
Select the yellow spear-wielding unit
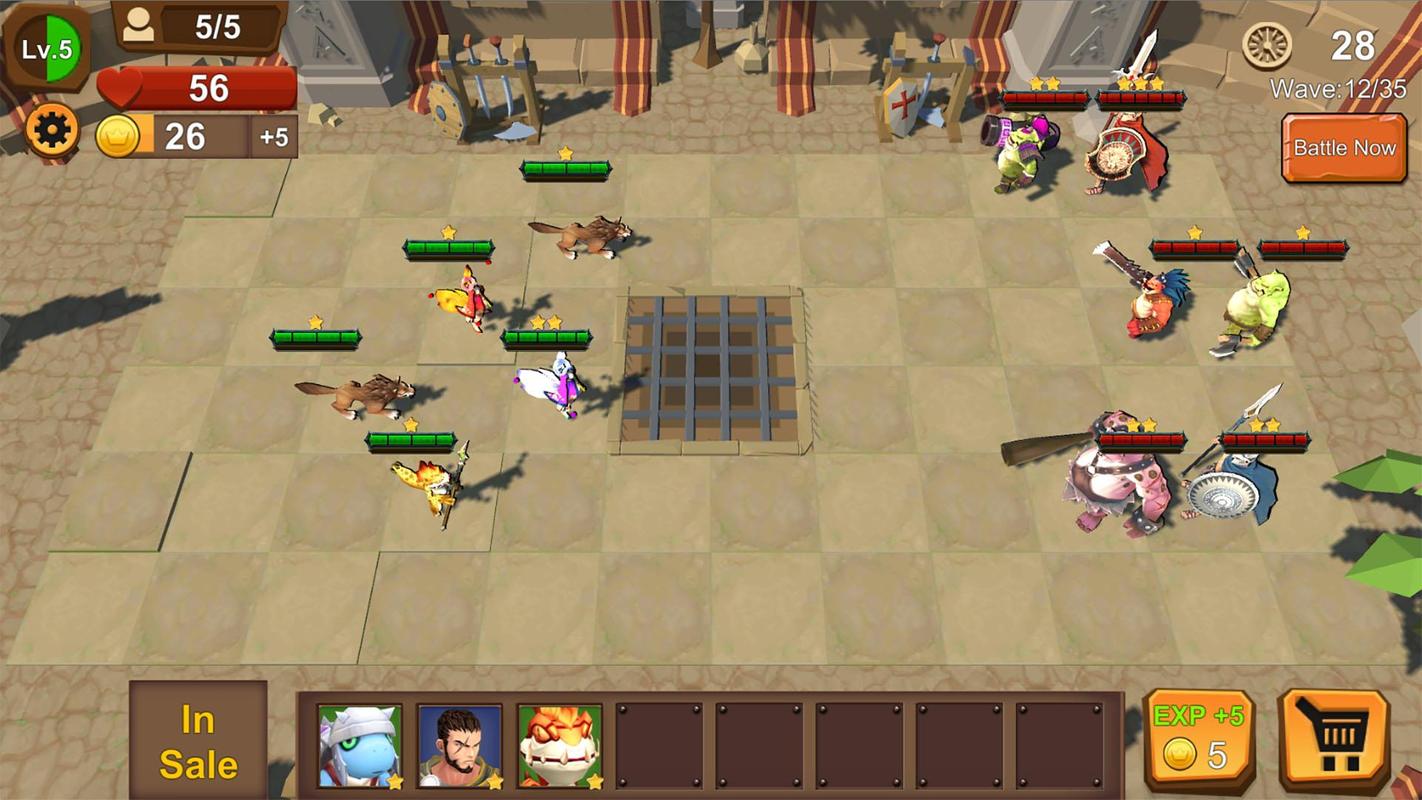[x=432, y=486]
